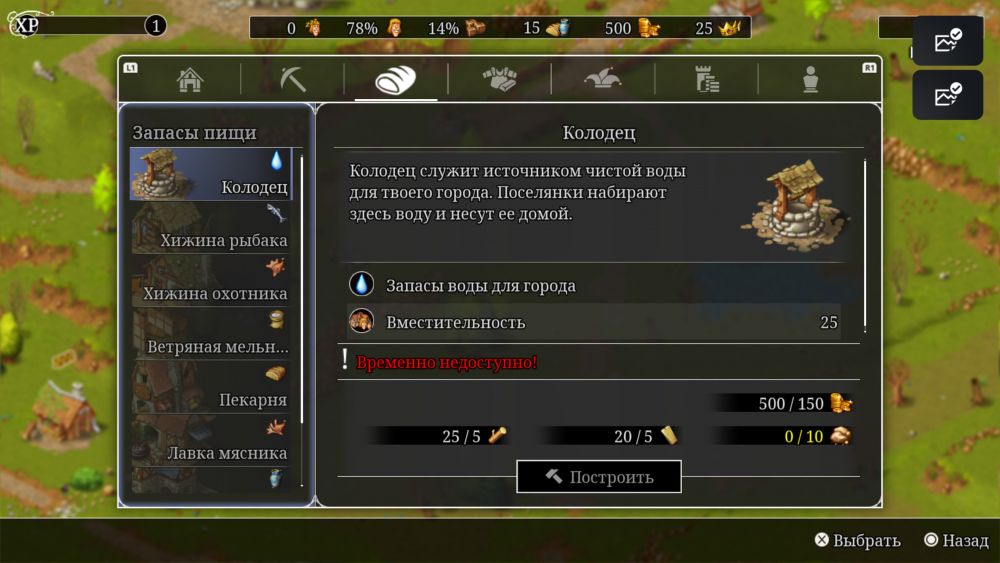Choose Пекарня in the building list
The image size is (1000, 563).
211,387
